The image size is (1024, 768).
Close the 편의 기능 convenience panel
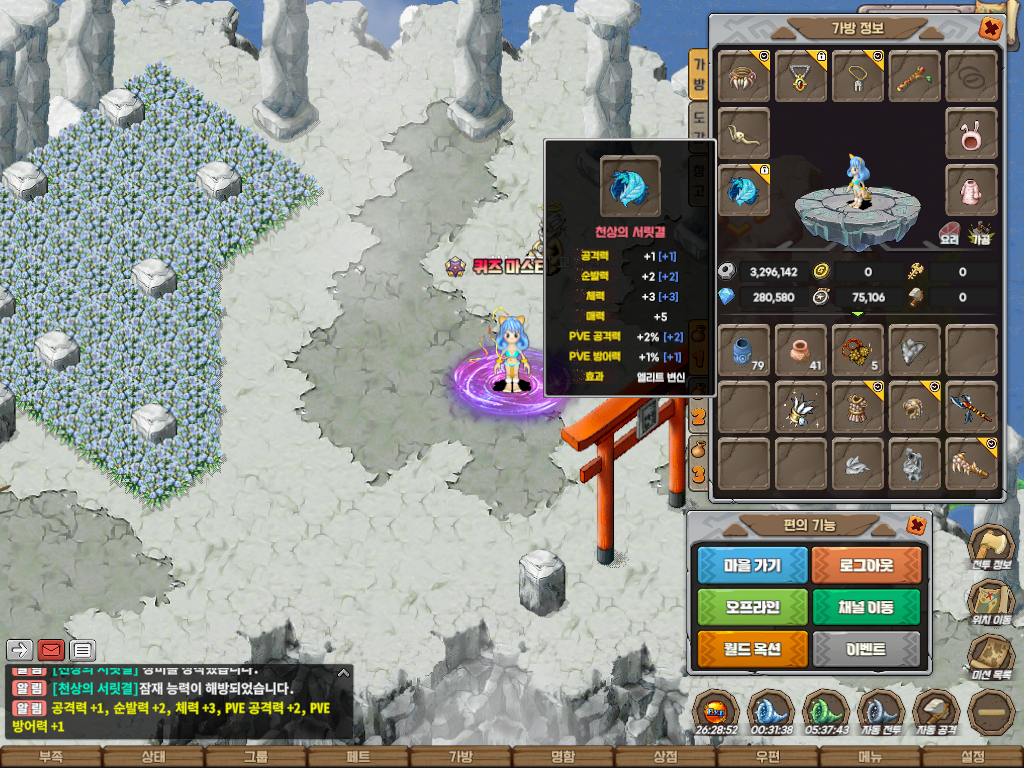pos(915,524)
